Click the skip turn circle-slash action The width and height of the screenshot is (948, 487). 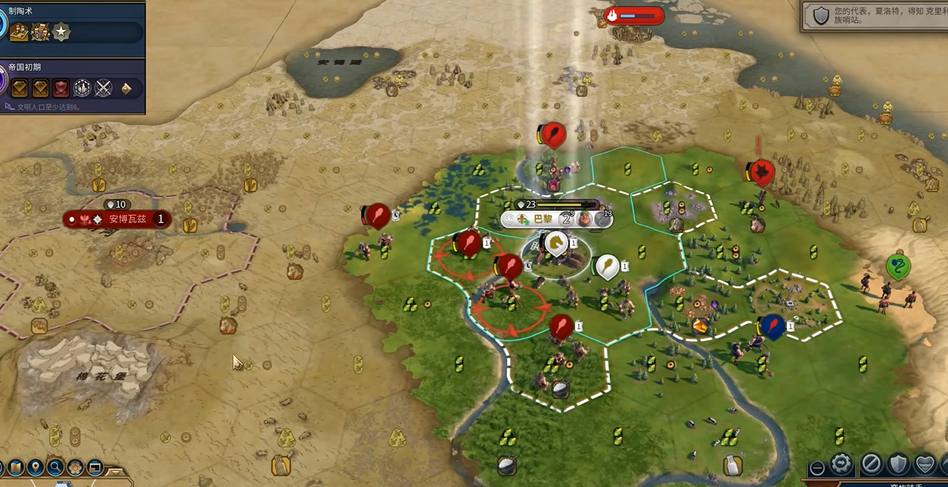871,465
